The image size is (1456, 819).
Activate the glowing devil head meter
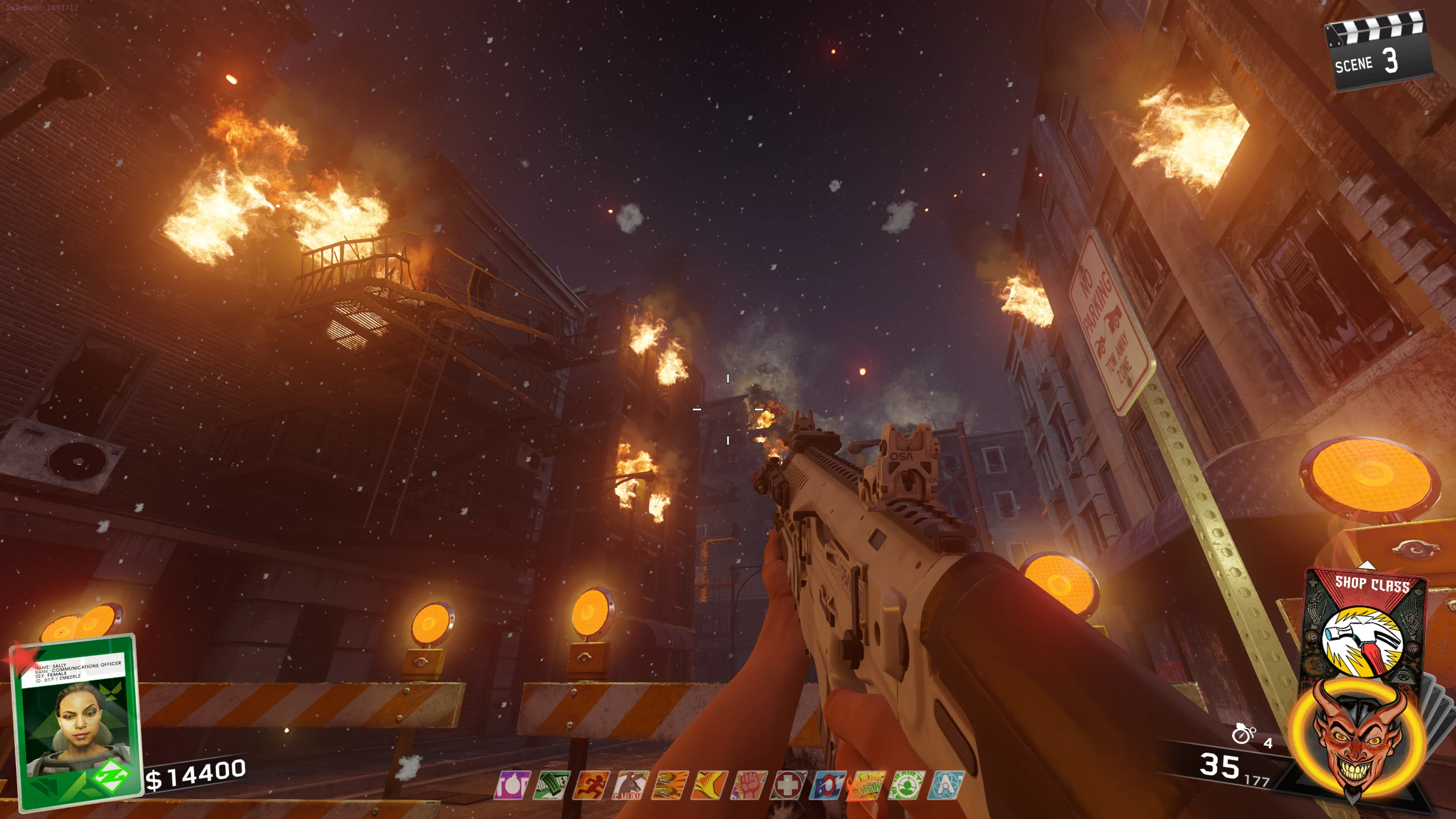pos(1357,739)
